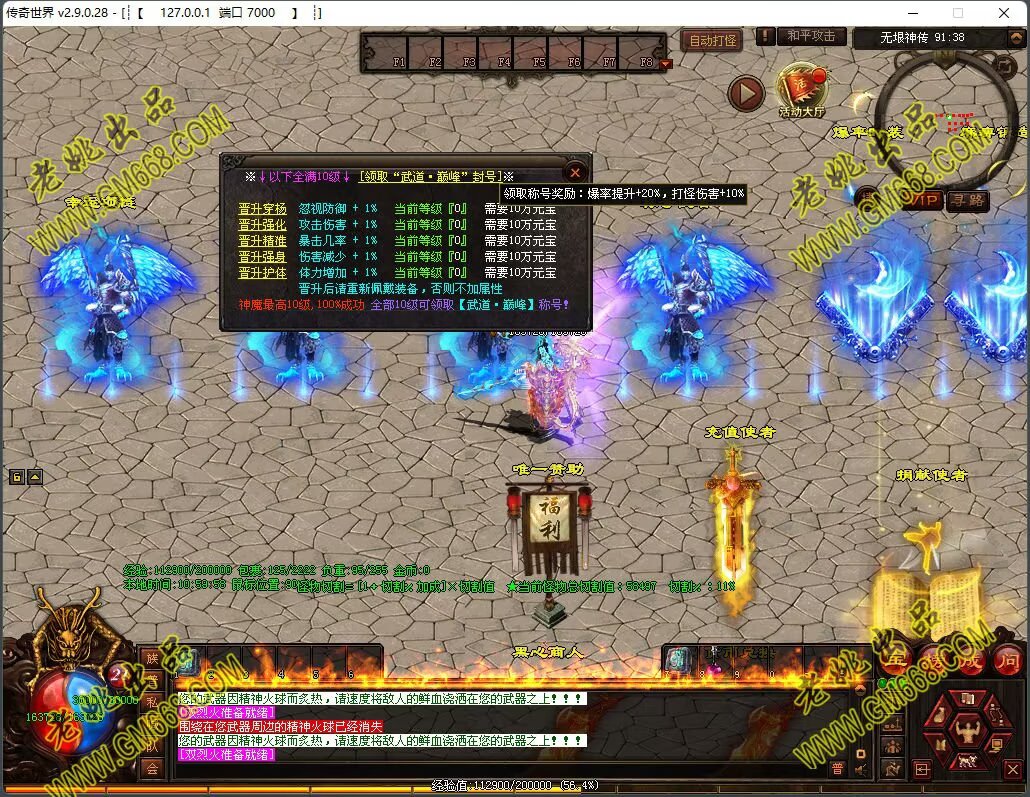The width and height of the screenshot is (1030, 797).
Task: Open the VIP panel button
Action: 924,201
